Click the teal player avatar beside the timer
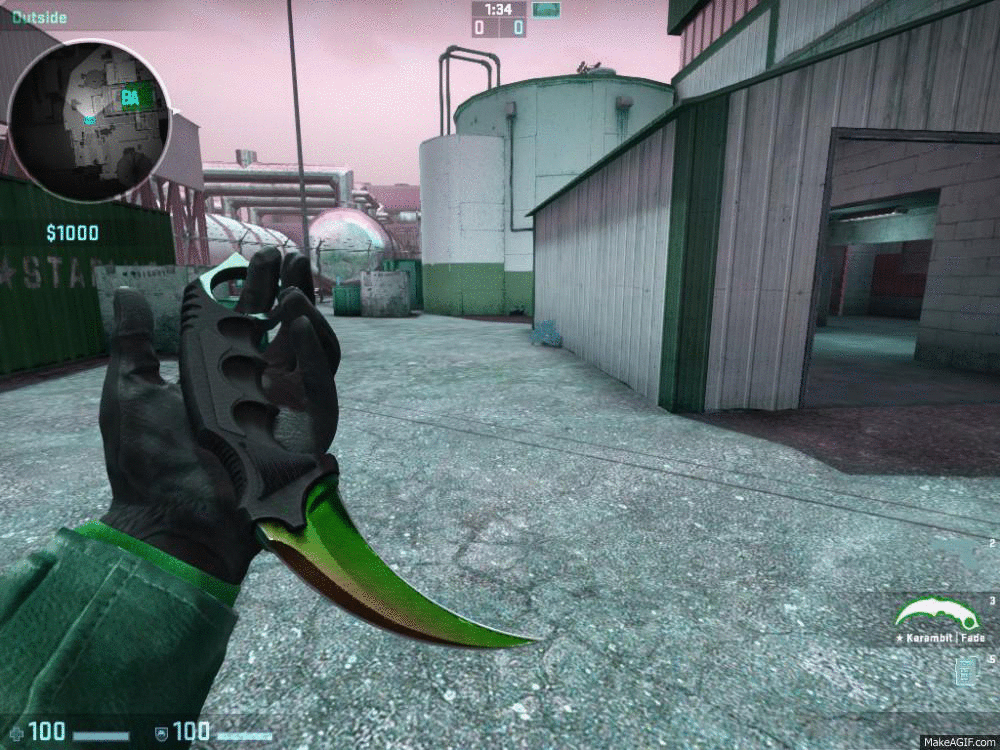The image size is (1000, 750). tap(545, 10)
